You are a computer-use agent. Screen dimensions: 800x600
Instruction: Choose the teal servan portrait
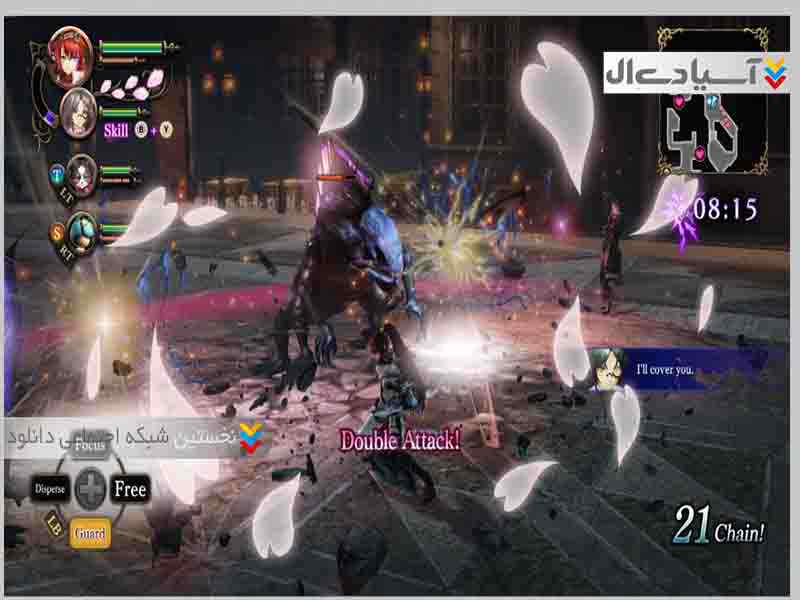(83, 229)
